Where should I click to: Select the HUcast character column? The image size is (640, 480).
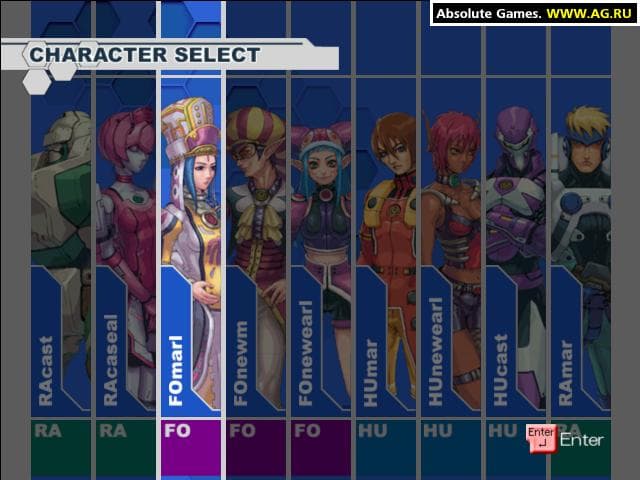click(x=516, y=250)
